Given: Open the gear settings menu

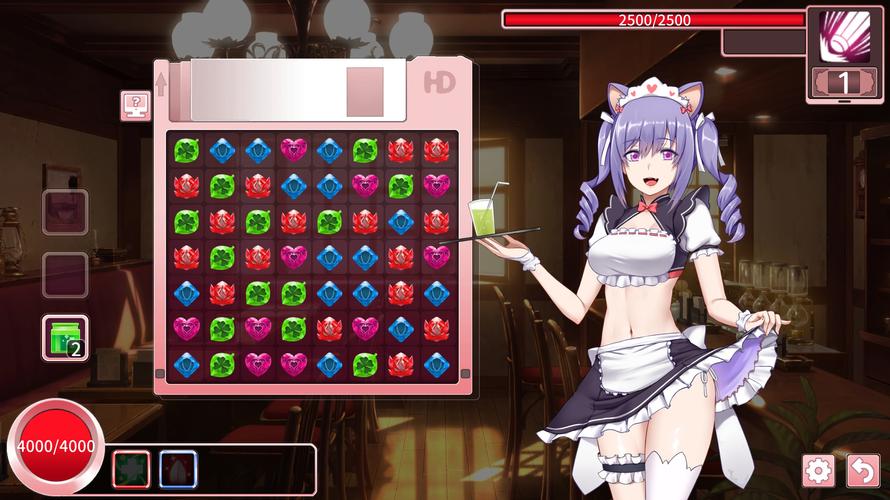Looking at the screenshot, I should 818,470.
